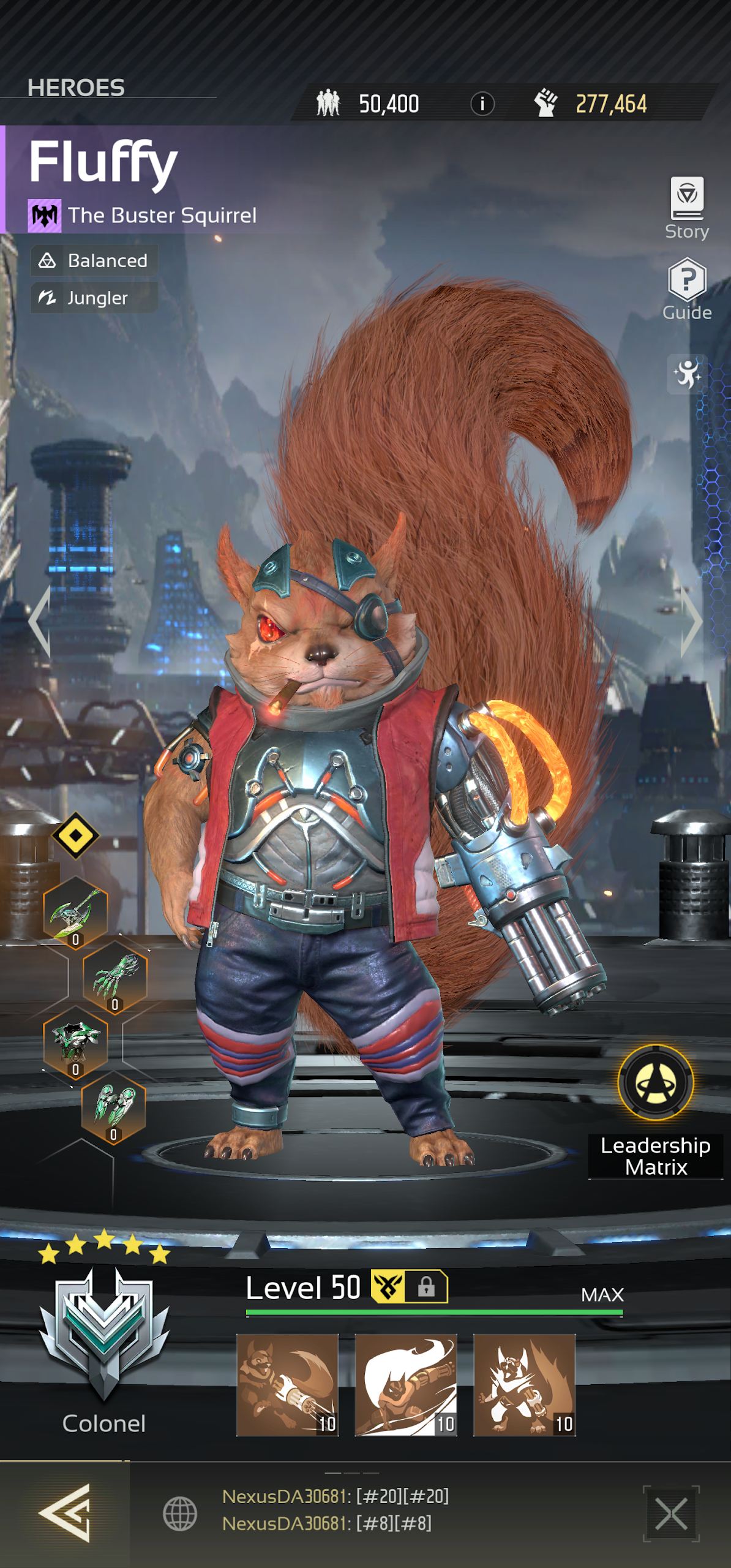Open the world chat globe
Image resolution: width=731 pixels, height=1568 pixels.
(x=180, y=1513)
